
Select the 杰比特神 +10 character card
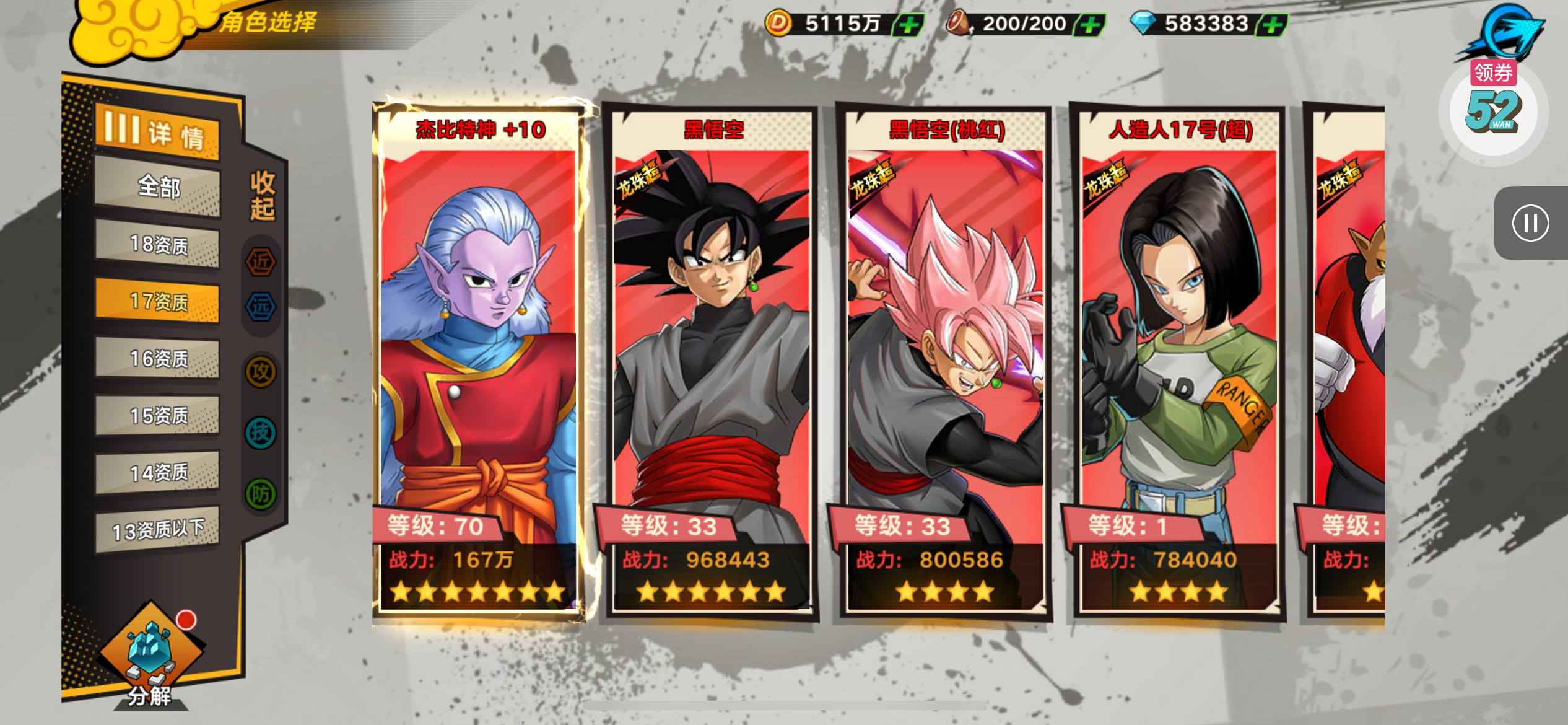(478, 359)
